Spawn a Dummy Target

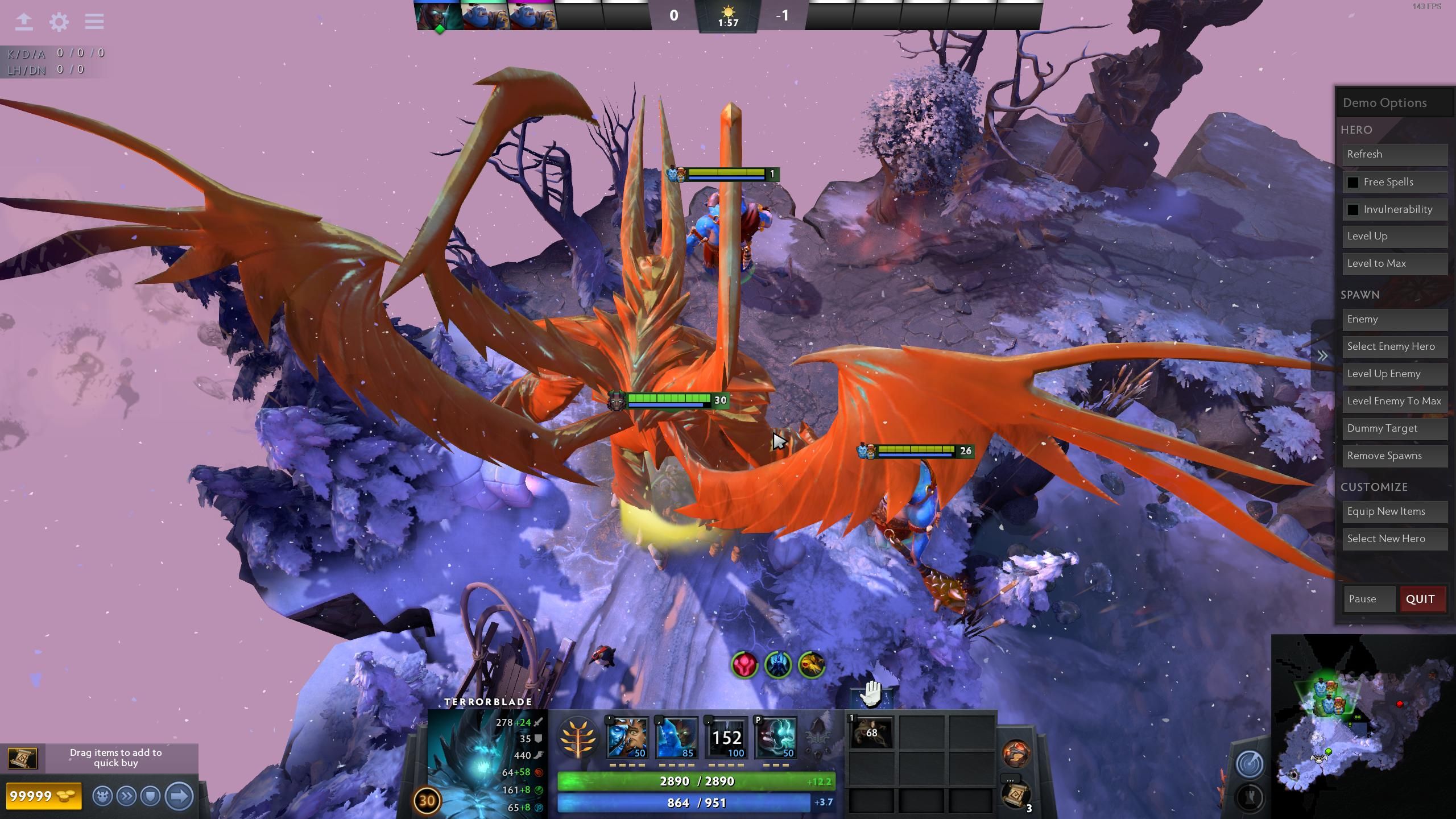pos(1395,429)
